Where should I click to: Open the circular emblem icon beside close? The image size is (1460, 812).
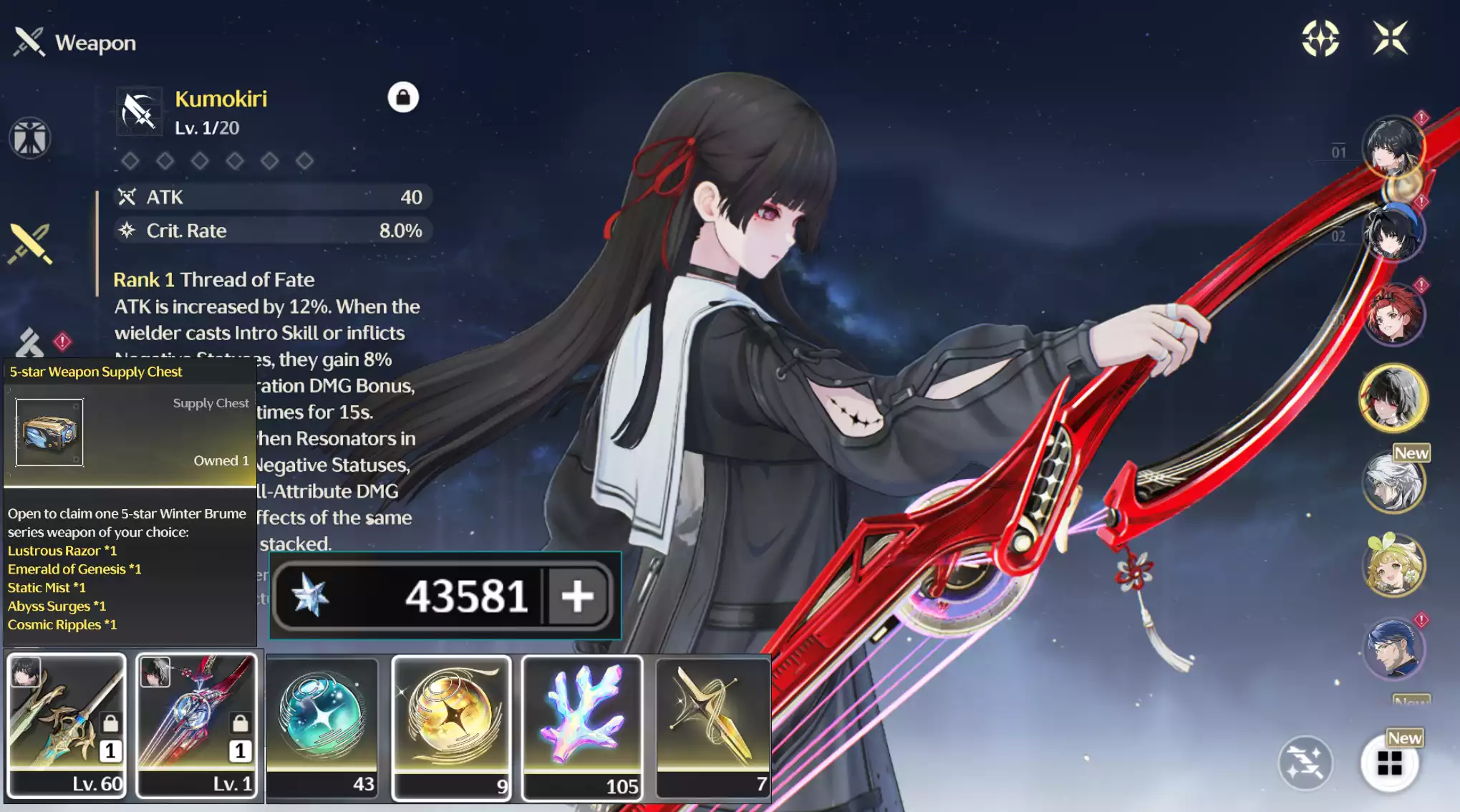click(x=1320, y=38)
